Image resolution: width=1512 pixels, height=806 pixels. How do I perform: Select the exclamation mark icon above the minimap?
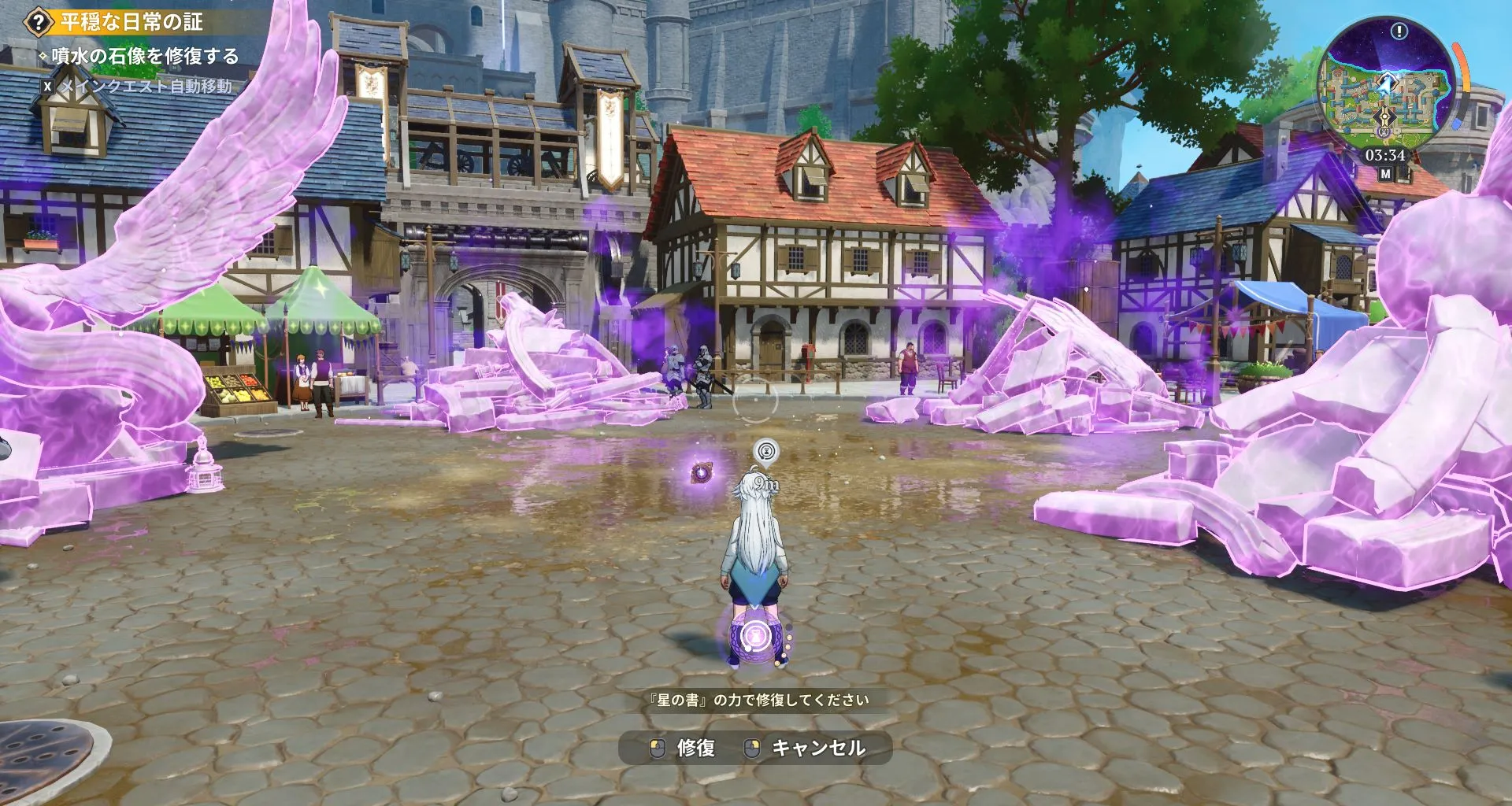pyautogui.click(x=1399, y=32)
